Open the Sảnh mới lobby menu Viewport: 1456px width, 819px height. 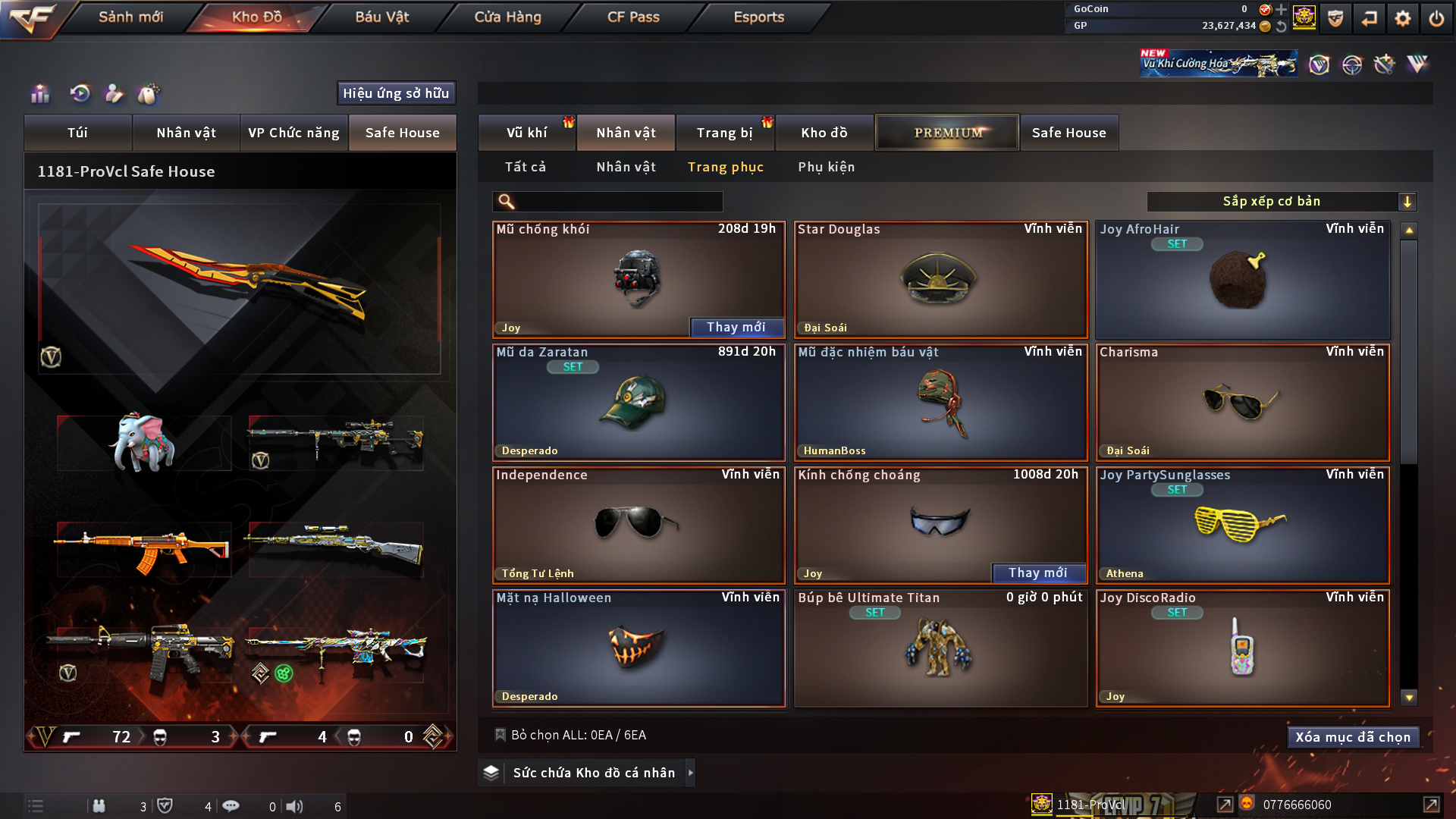click(x=130, y=17)
